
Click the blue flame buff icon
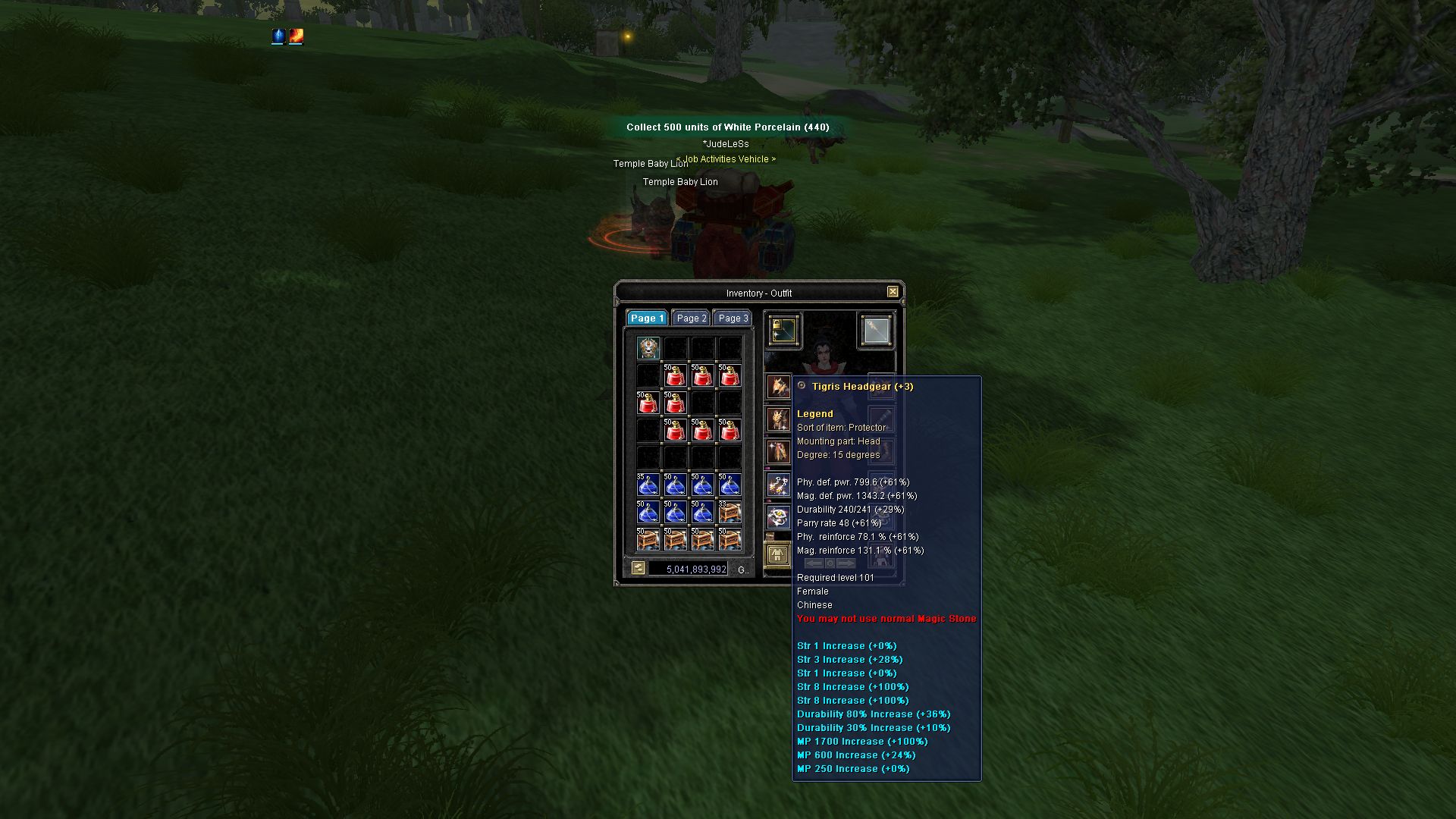click(x=278, y=36)
